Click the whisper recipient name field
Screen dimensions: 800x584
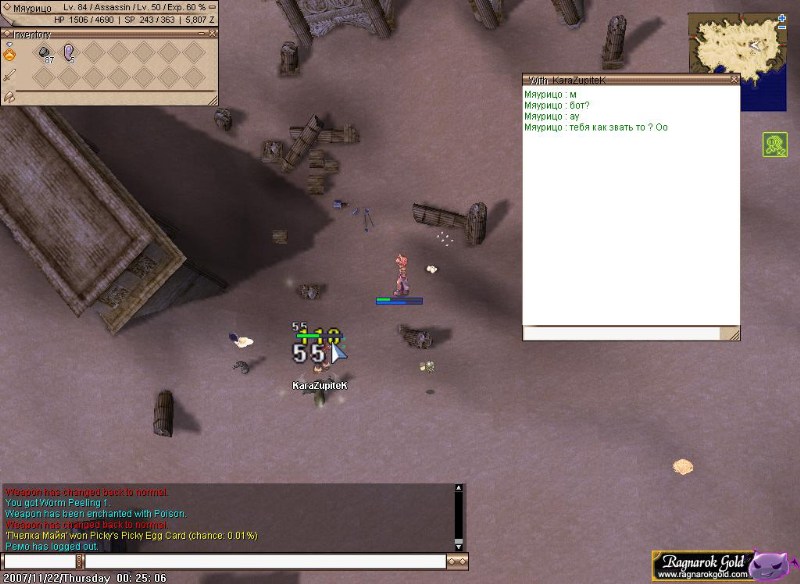[x=40, y=562]
